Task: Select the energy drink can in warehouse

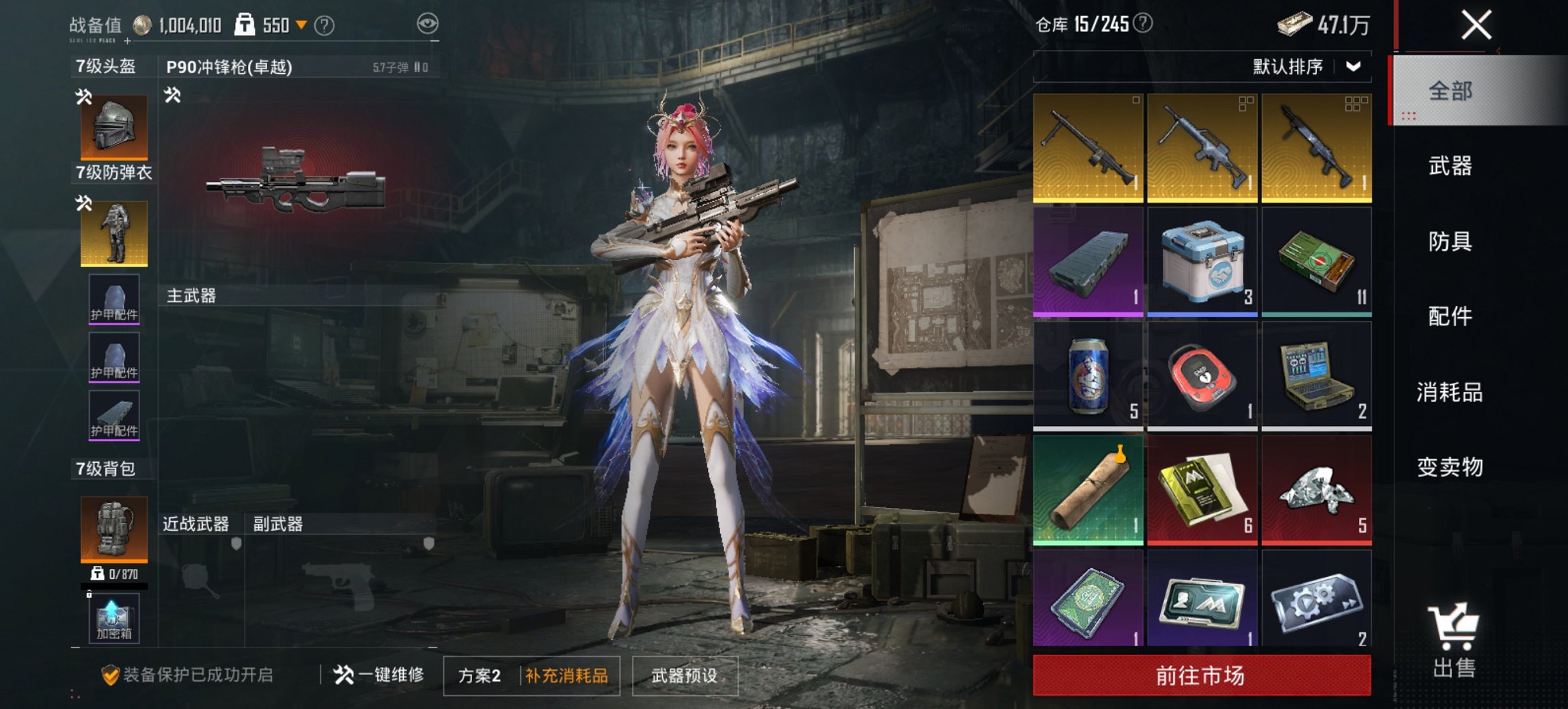Action: [1088, 373]
